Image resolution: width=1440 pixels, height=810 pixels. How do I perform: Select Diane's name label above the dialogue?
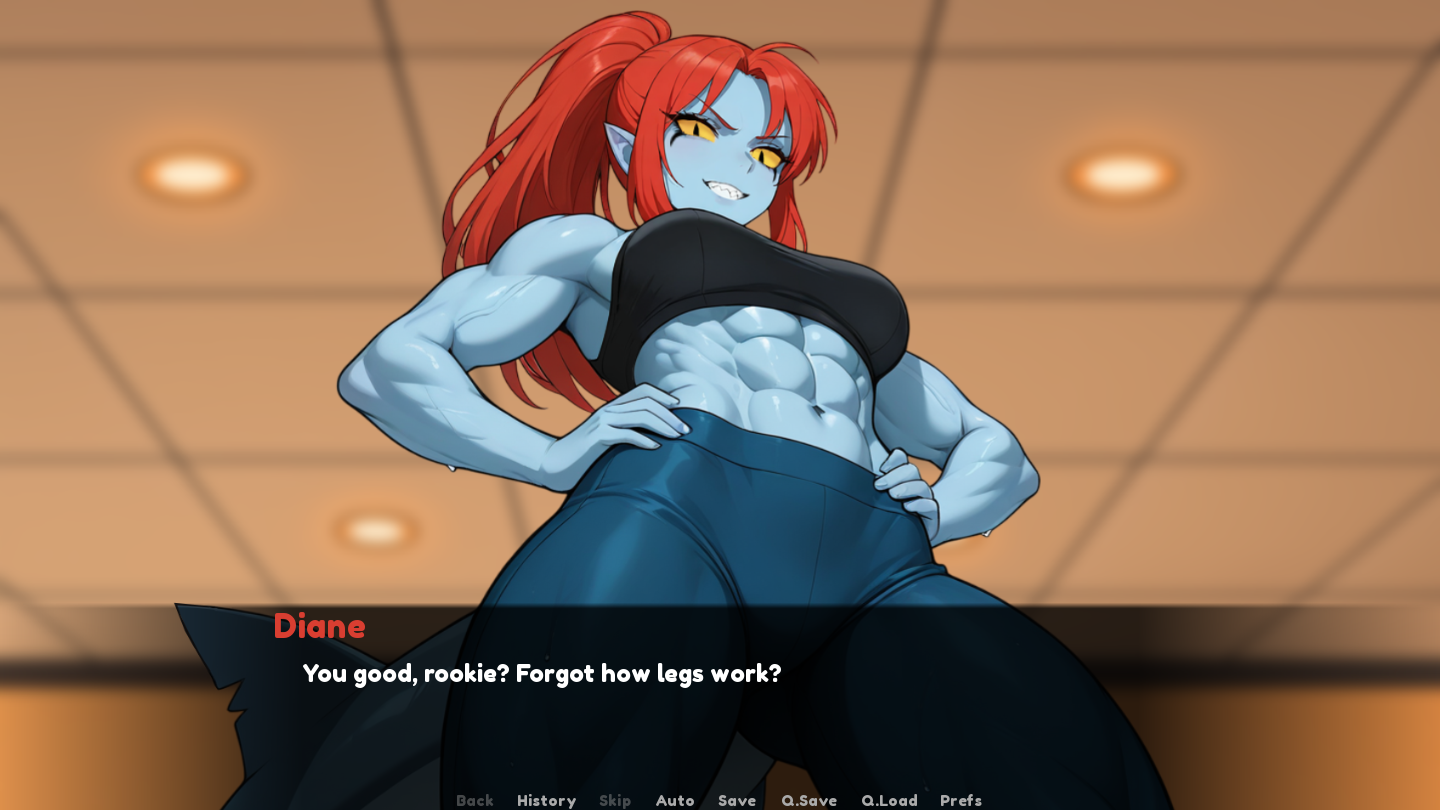(x=319, y=628)
